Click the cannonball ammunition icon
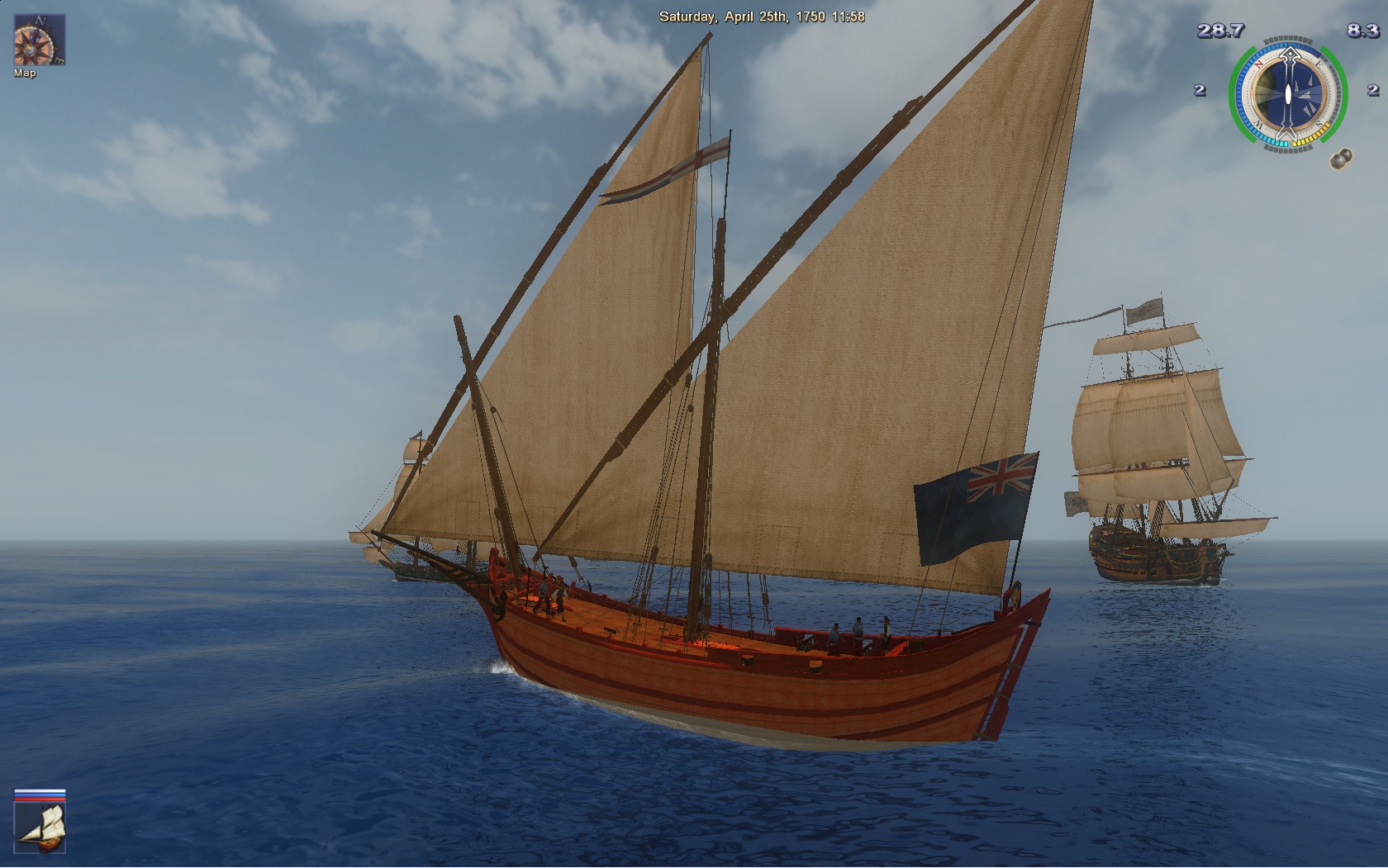The height and width of the screenshot is (868, 1388). click(x=1341, y=158)
